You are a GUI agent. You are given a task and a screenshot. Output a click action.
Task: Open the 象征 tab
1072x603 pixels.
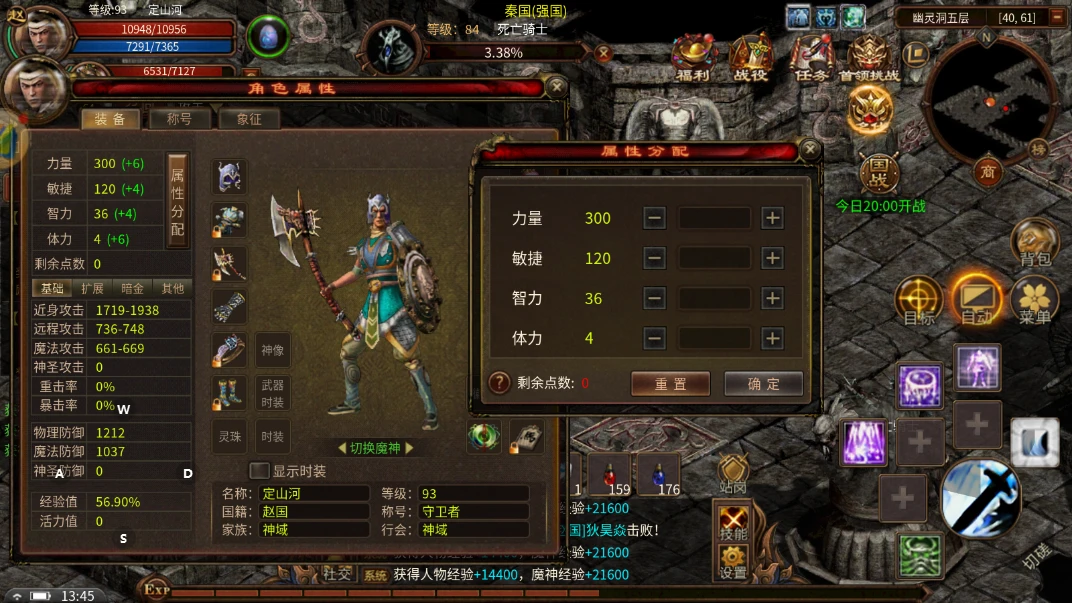pyautogui.click(x=248, y=119)
